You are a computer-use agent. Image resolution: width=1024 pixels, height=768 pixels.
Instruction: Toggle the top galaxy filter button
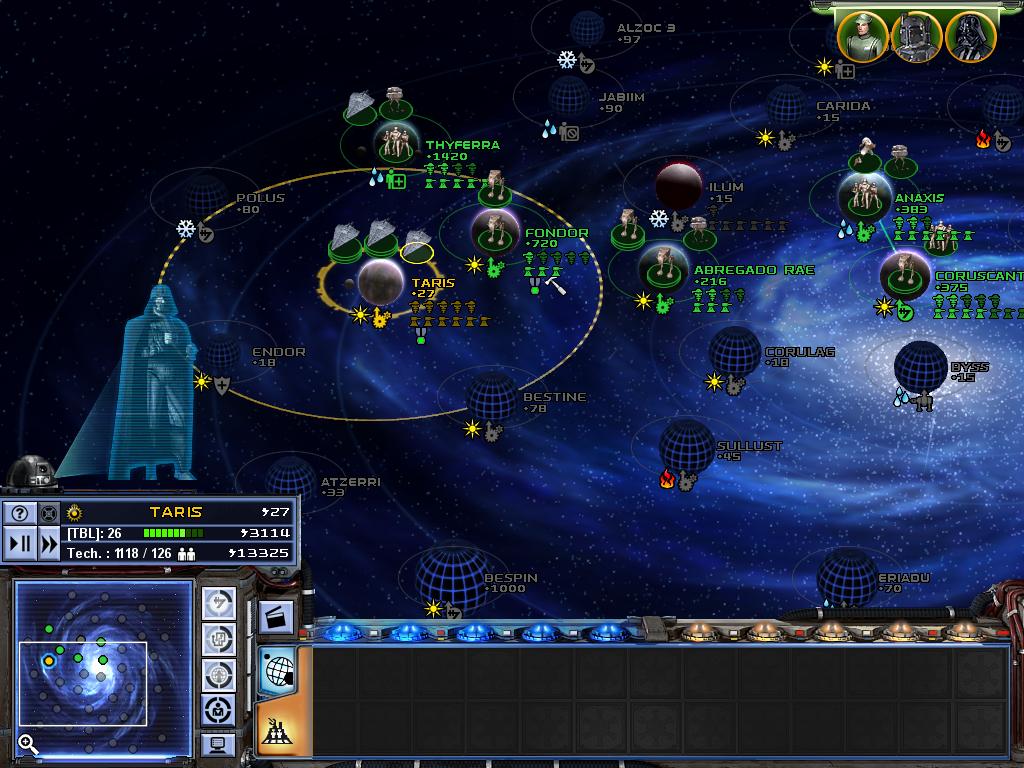click(x=219, y=604)
